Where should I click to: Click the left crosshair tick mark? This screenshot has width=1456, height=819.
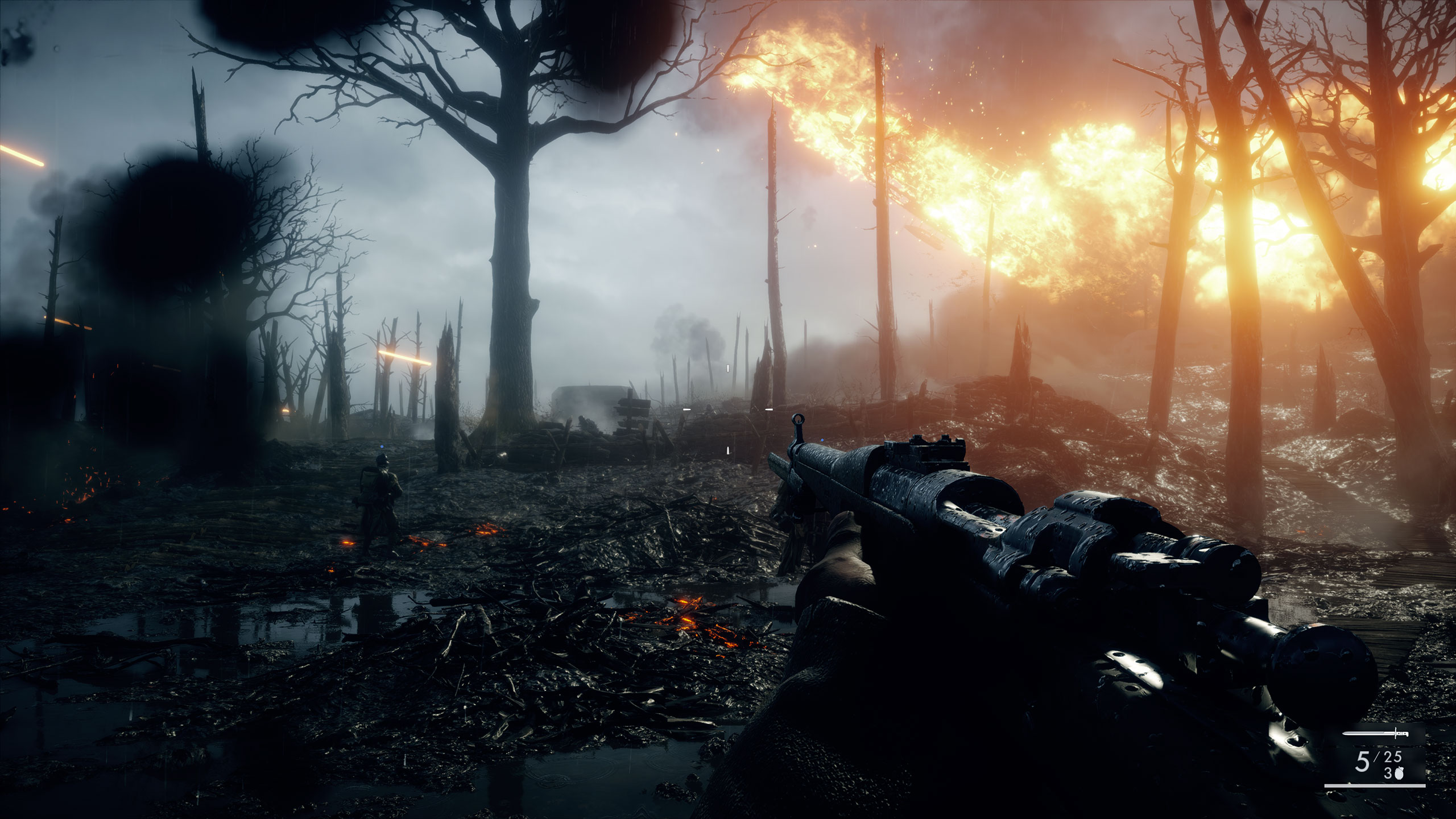point(686,409)
